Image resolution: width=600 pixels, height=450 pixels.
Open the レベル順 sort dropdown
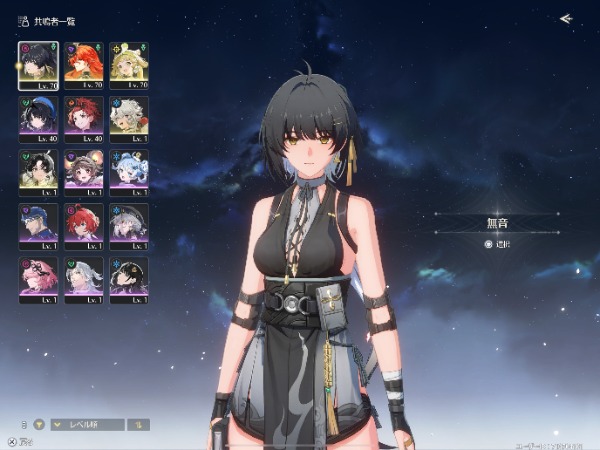pyautogui.click(x=88, y=424)
